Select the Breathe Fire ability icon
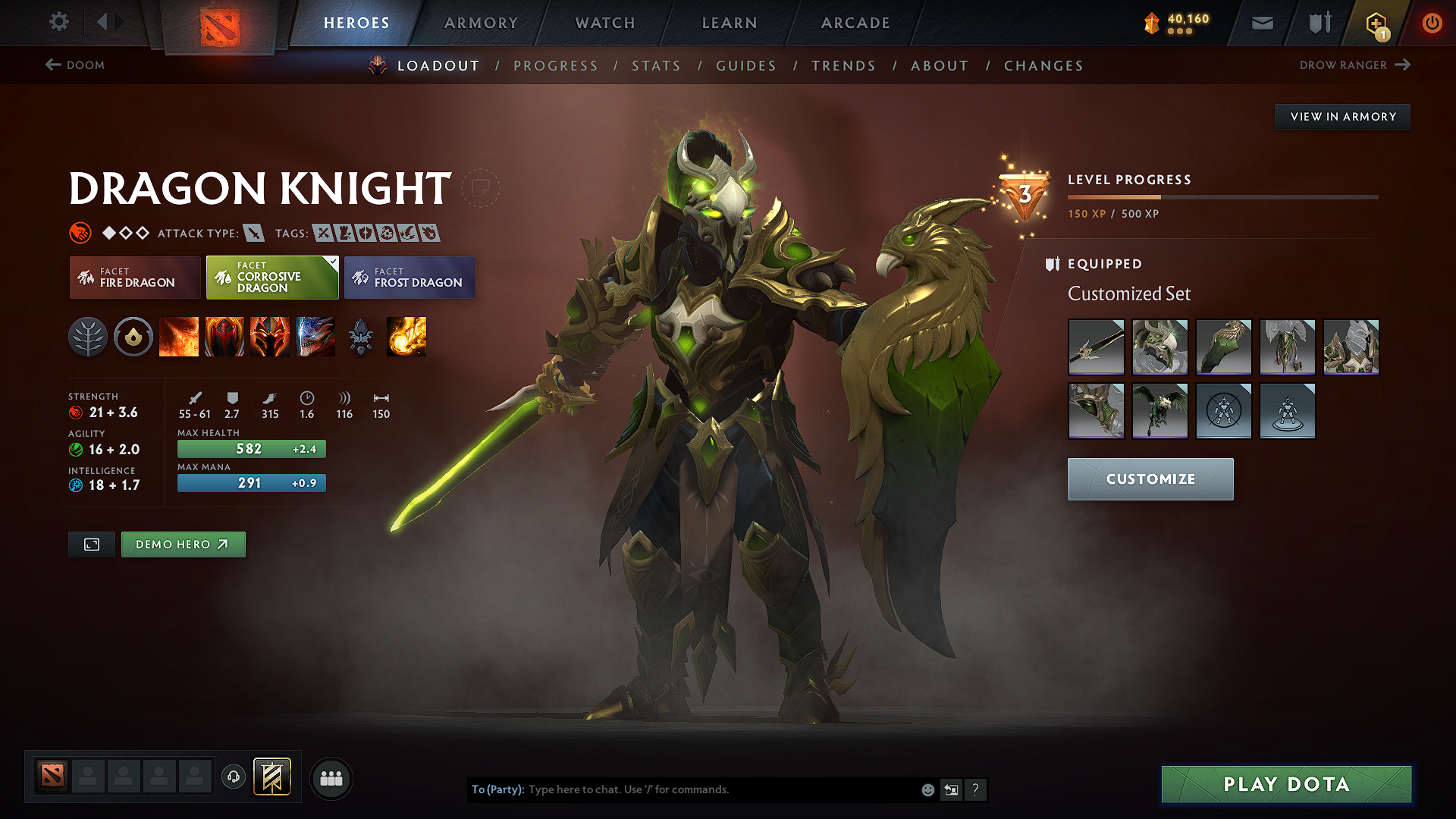 179,337
